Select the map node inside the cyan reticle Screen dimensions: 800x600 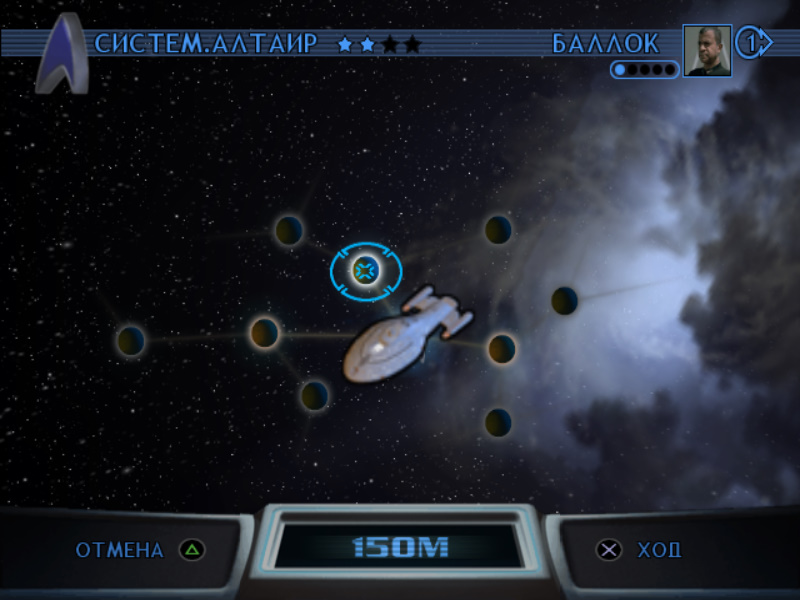click(x=366, y=269)
